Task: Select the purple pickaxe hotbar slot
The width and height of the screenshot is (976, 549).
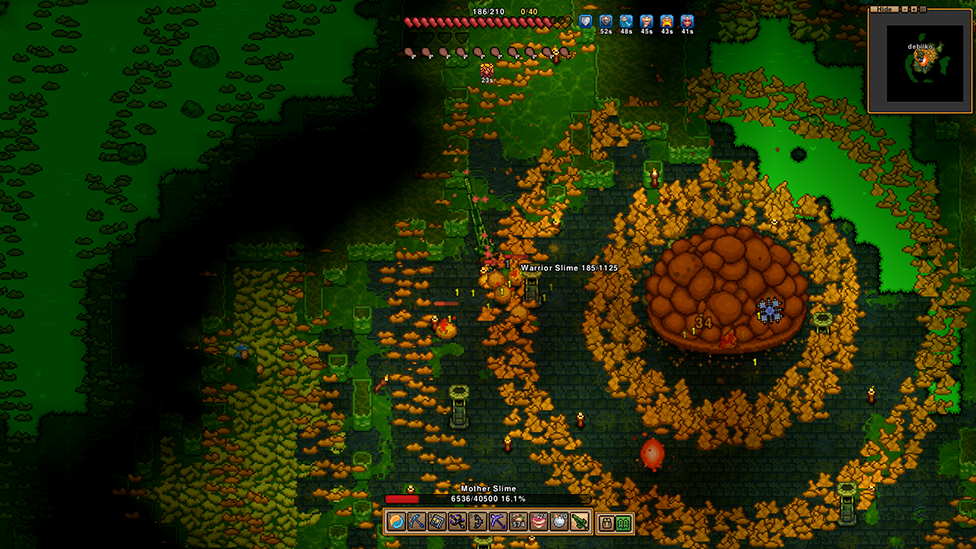Action: [x=497, y=522]
